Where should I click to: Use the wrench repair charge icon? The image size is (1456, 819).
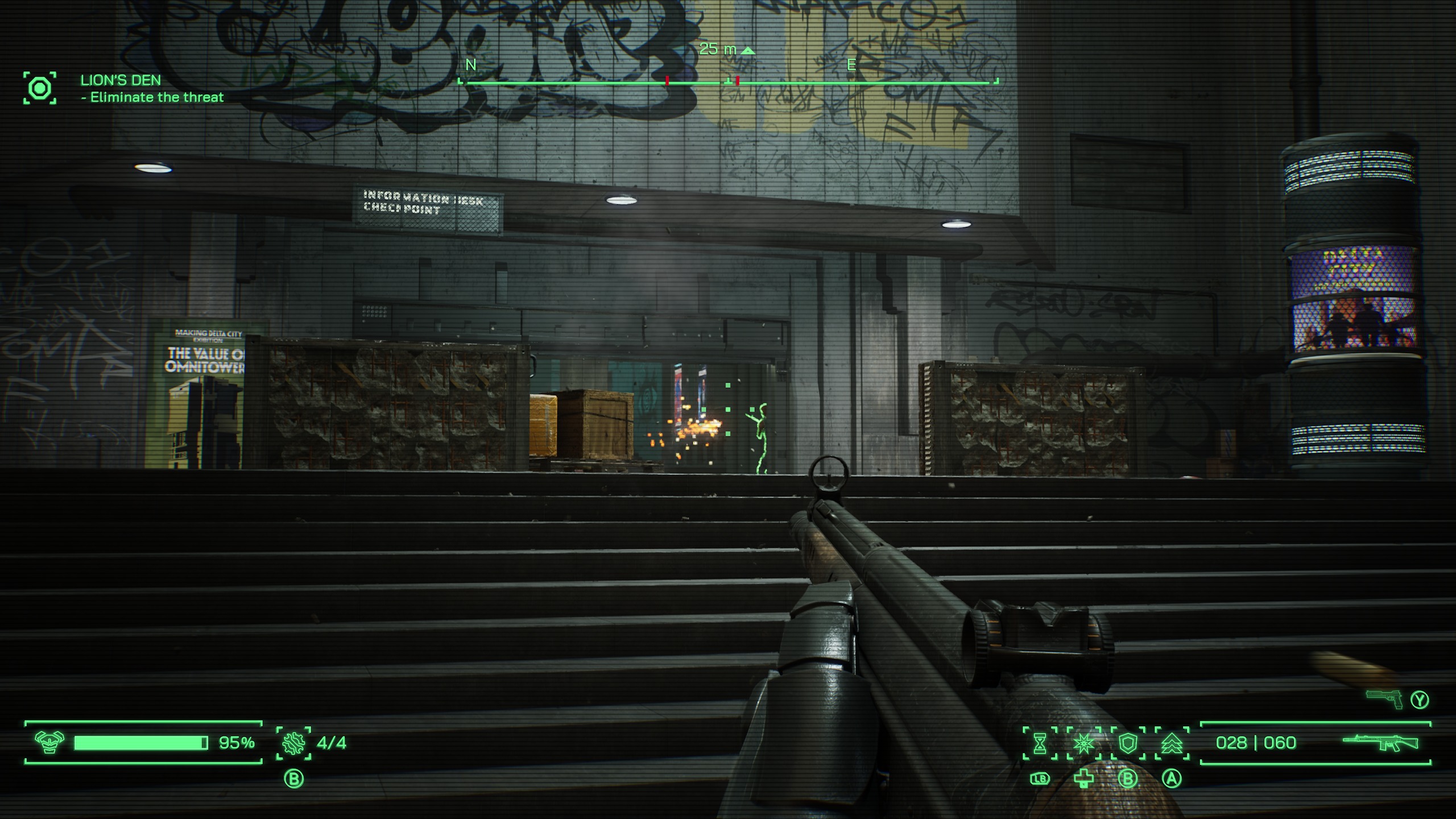tap(293, 743)
